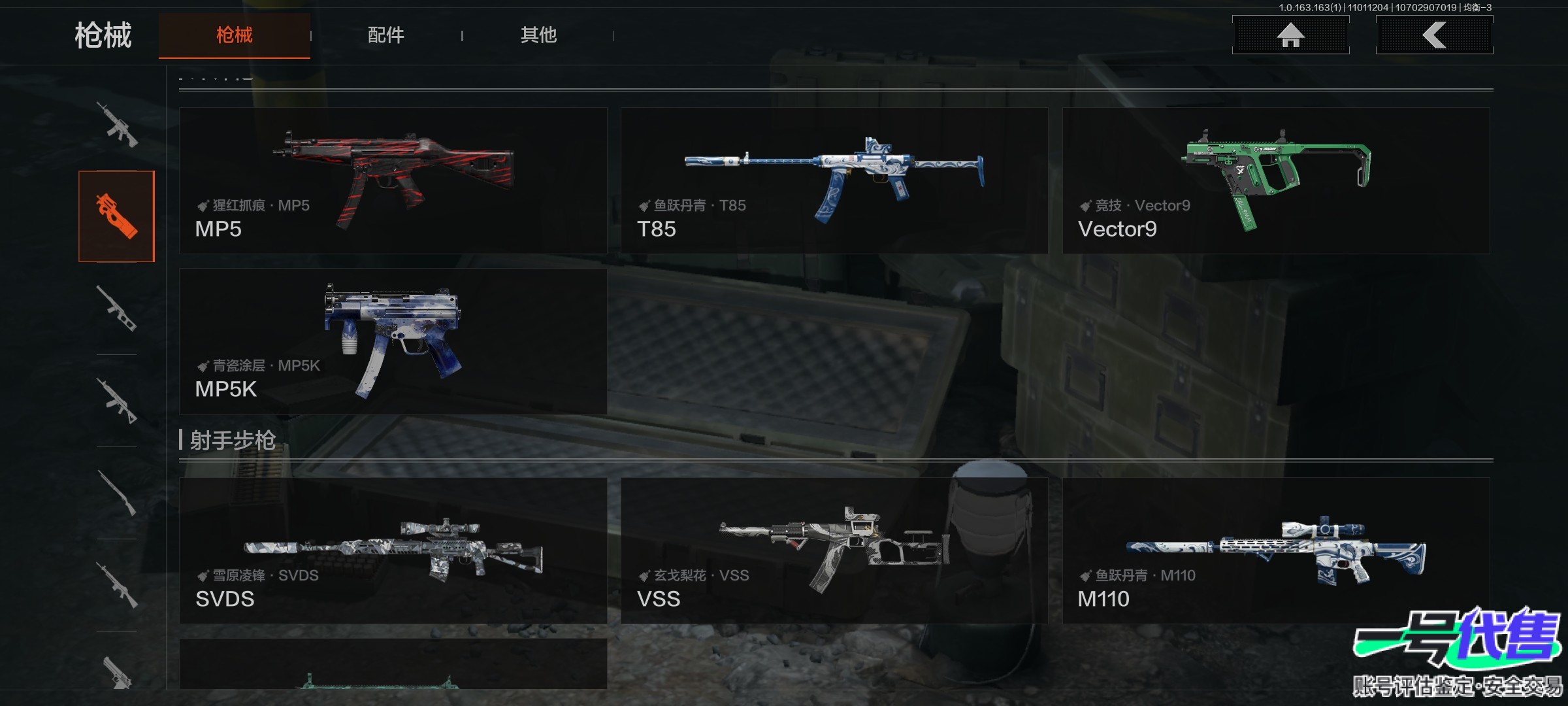The image size is (1568, 706).
Task: Select the 雪原凌锋 SVDS rifle card
Action: pos(393,550)
